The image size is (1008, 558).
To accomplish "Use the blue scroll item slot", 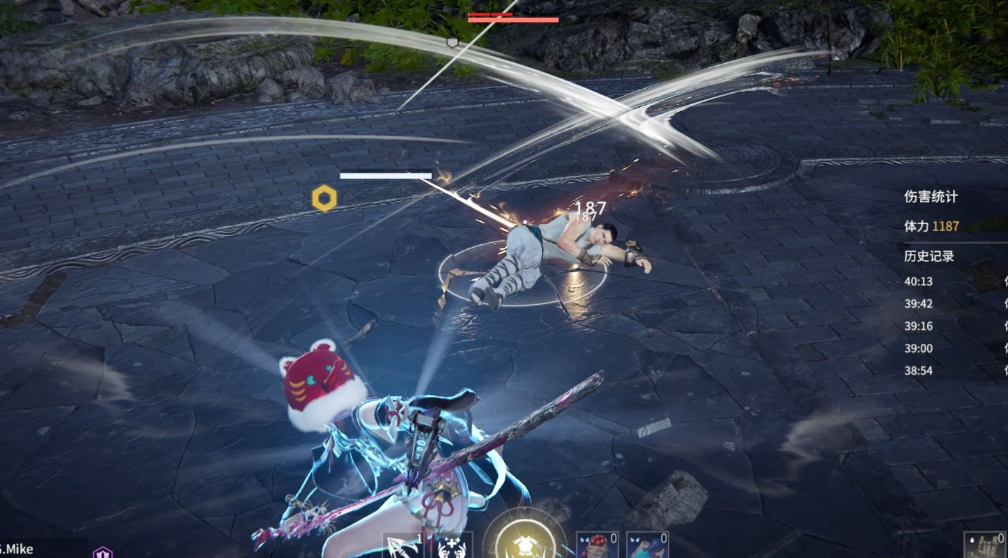I will coord(647,545).
